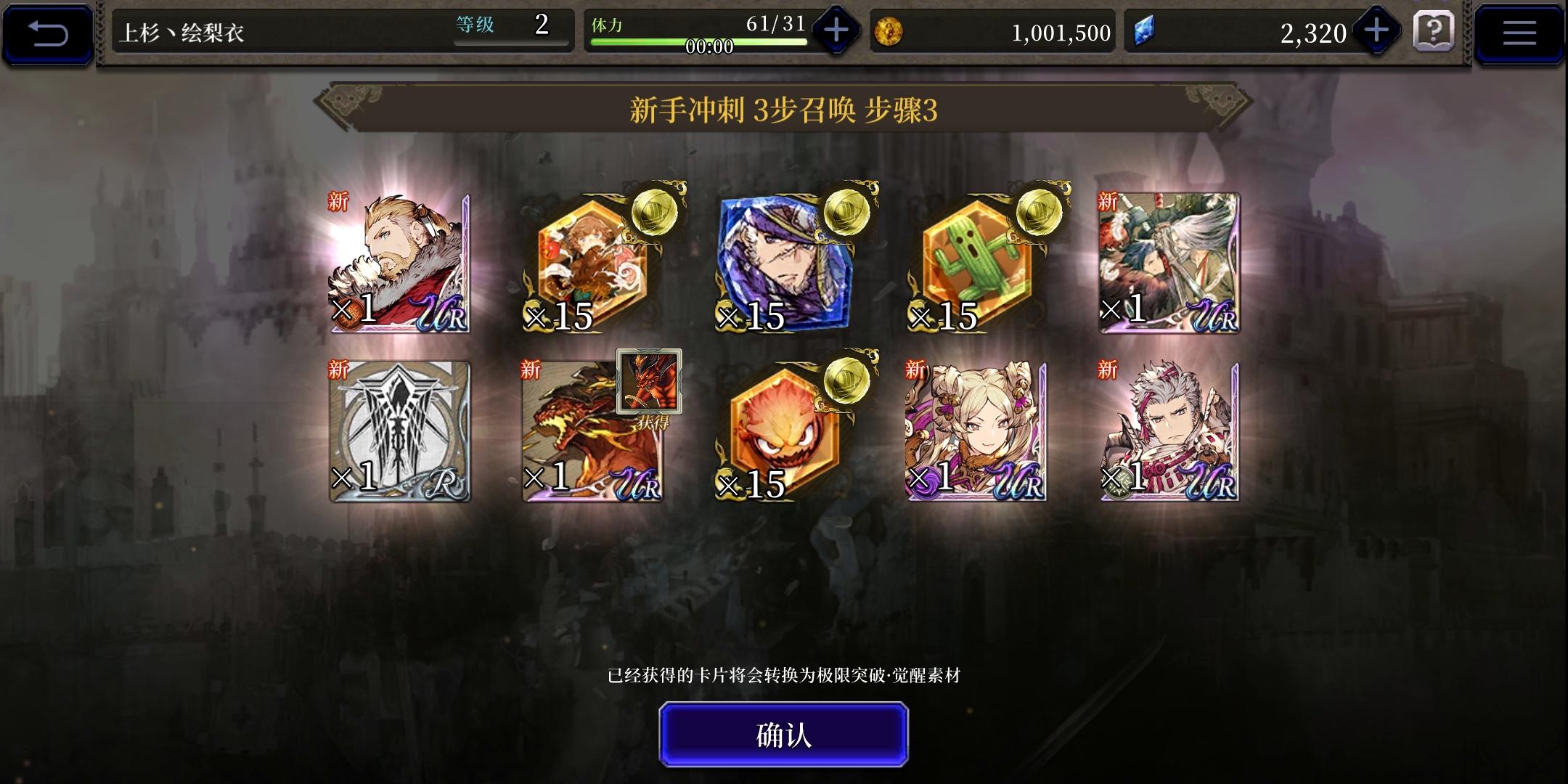Tap the plus to purchase more gems

1378,31
